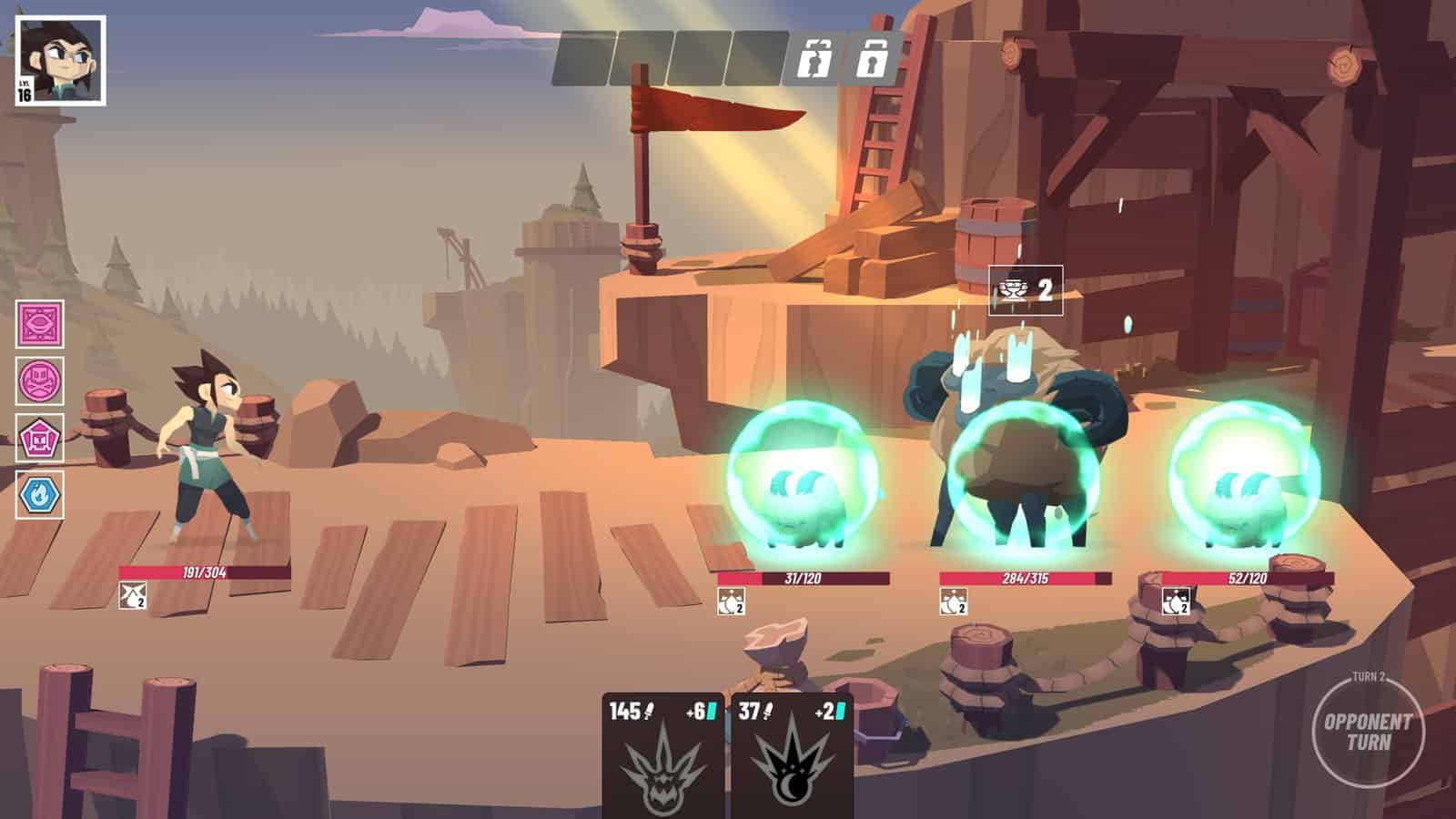Inspect the buff icon under the 31/120 enemy

(731, 602)
